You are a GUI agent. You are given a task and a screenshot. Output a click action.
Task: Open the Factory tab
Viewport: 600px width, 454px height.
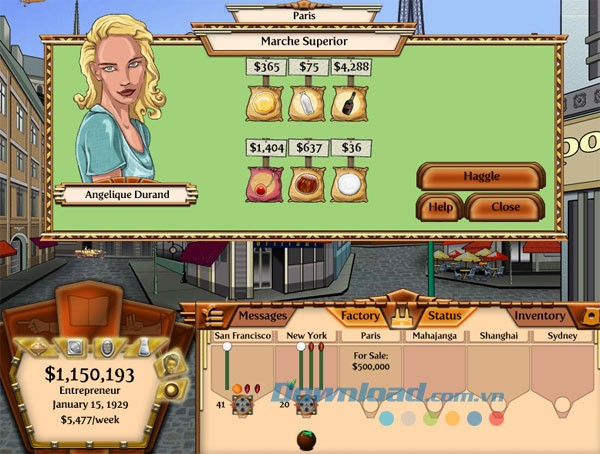click(x=360, y=316)
